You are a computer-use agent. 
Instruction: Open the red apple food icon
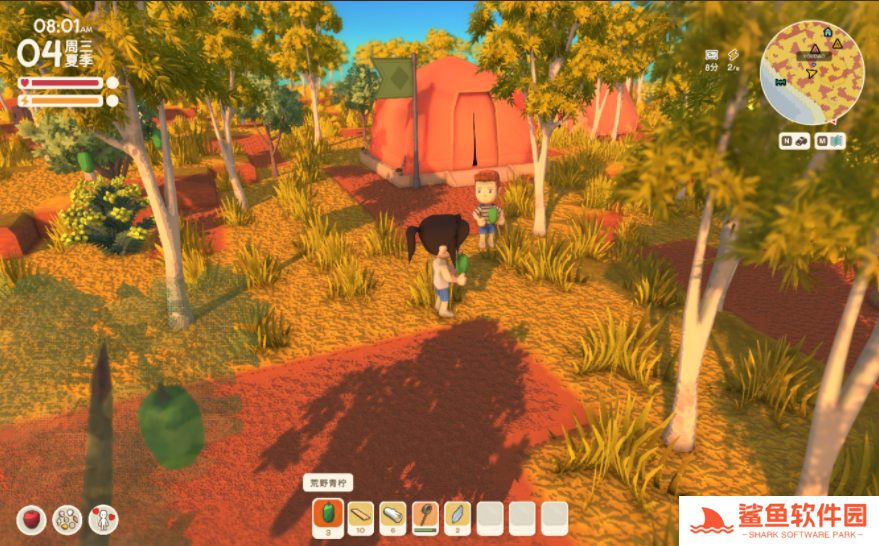pos(32,519)
